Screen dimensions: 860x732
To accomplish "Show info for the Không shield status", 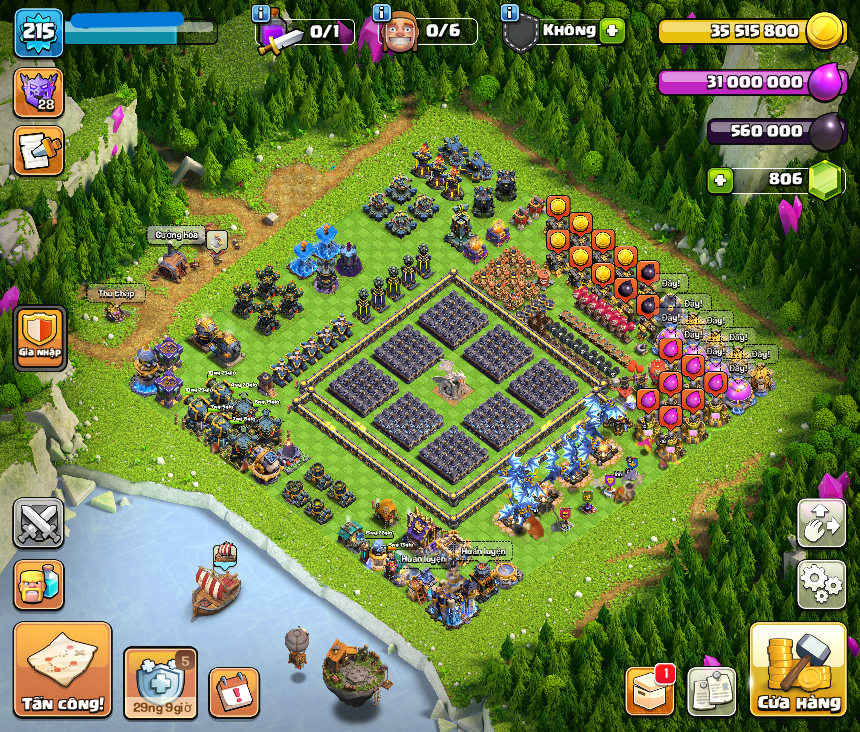I will point(510,13).
